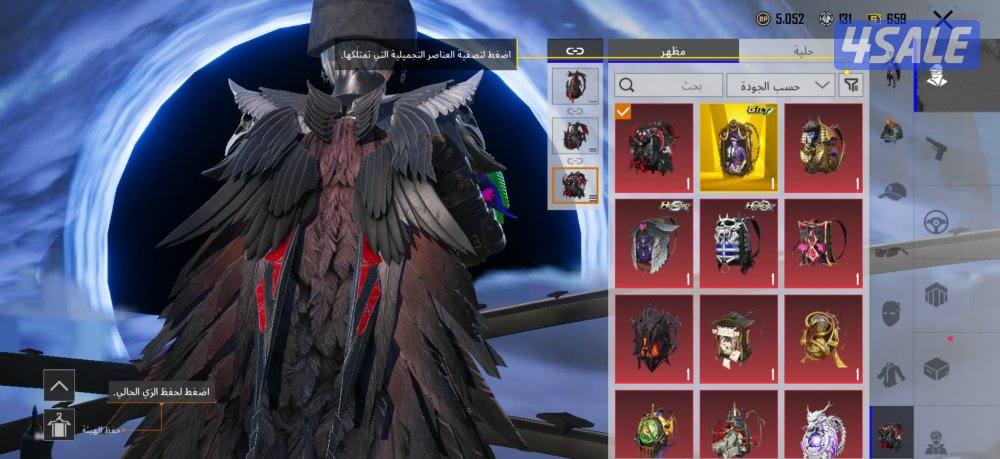The width and height of the screenshot is (1000, 459).
Task: Select the golden pharaoh backpack skin
Action: [824, 148]
